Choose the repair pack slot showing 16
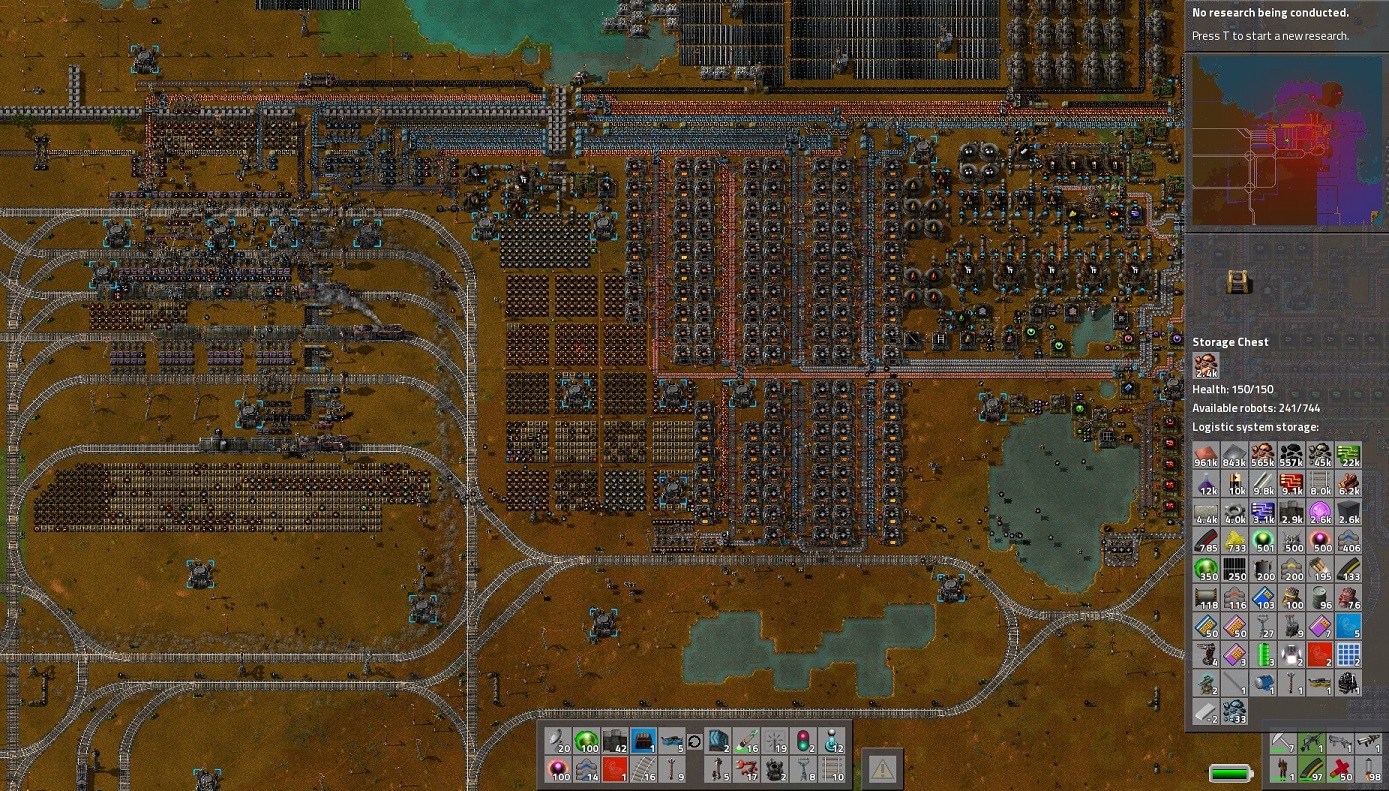This screenshot has height=791, width=1389. [x=746, y=741]
